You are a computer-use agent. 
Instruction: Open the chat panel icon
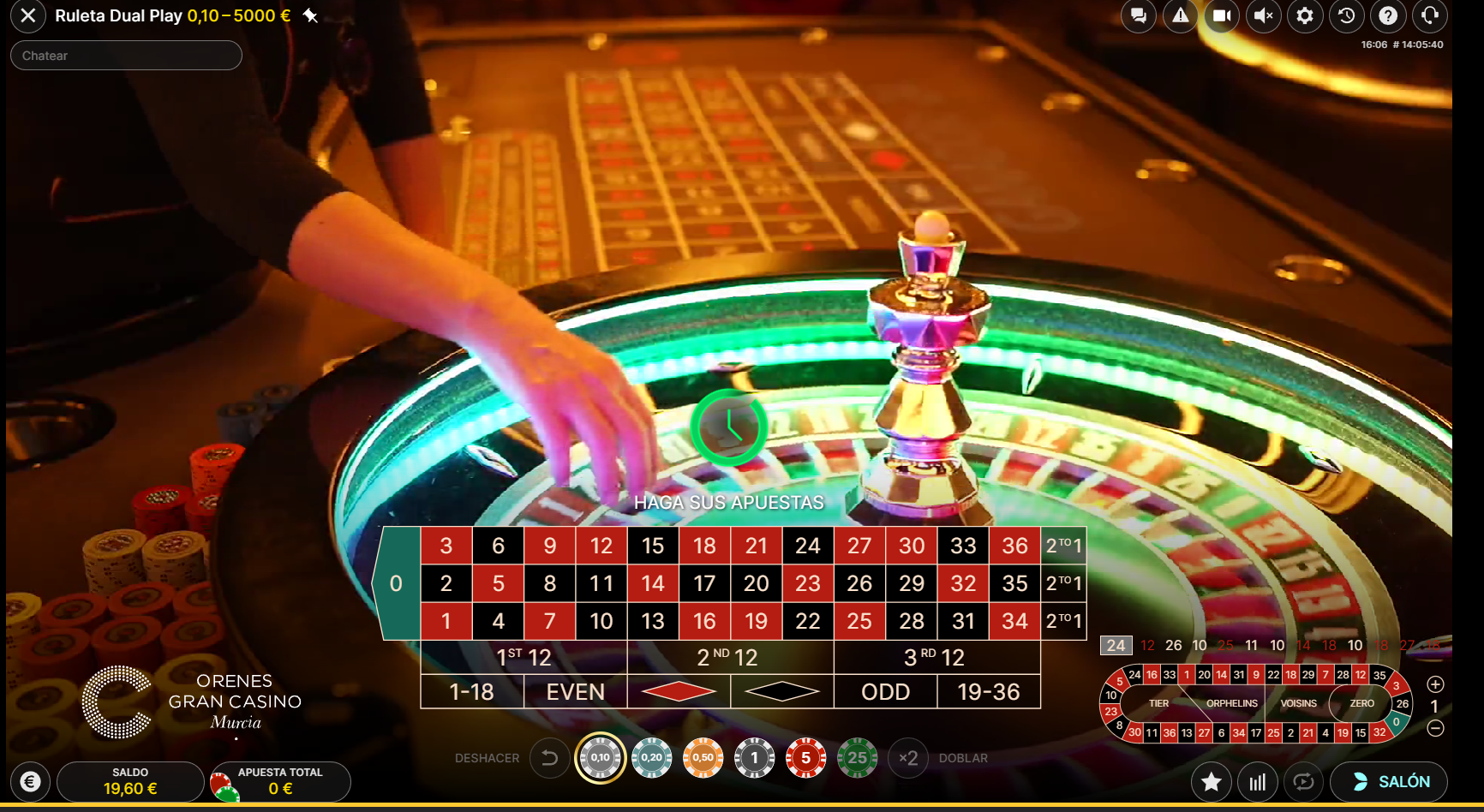coord(1138,15)
